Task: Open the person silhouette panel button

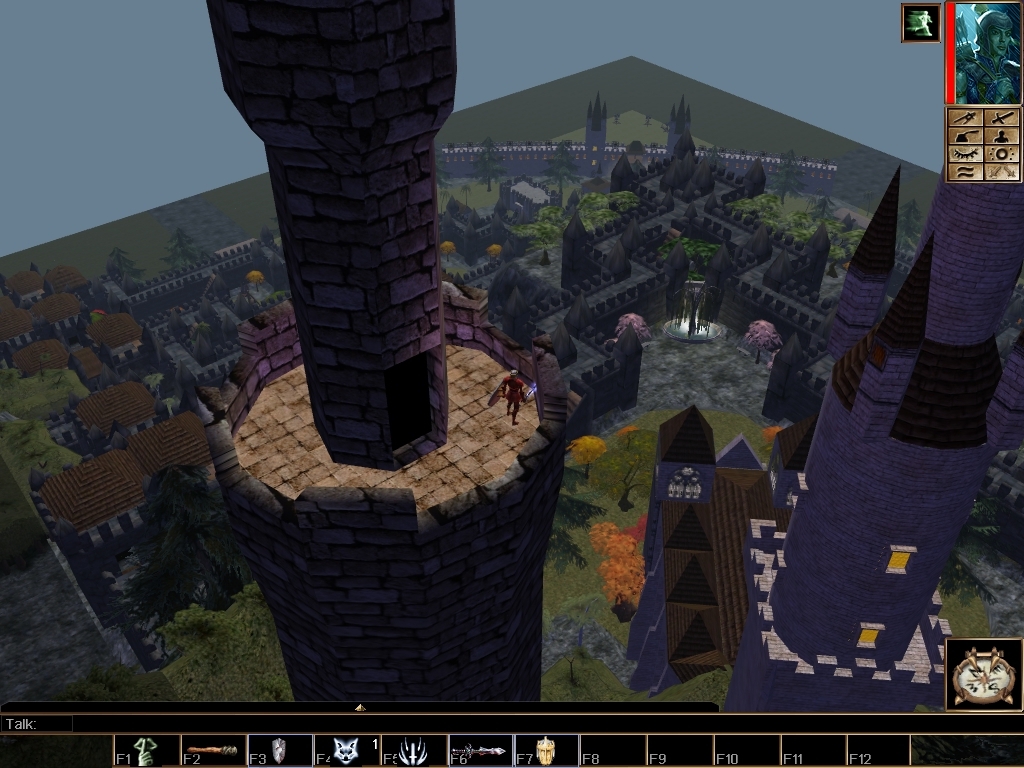Action: pos(1003,136)
